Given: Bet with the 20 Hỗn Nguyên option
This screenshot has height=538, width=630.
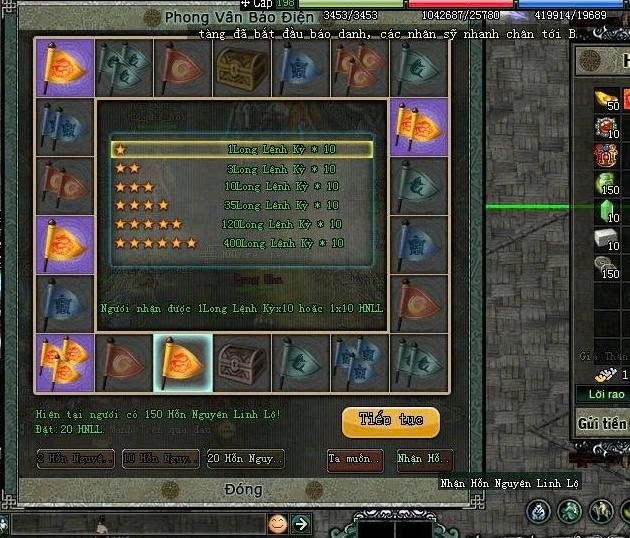Looking at the screenshot, I should [x=244, y=458].
